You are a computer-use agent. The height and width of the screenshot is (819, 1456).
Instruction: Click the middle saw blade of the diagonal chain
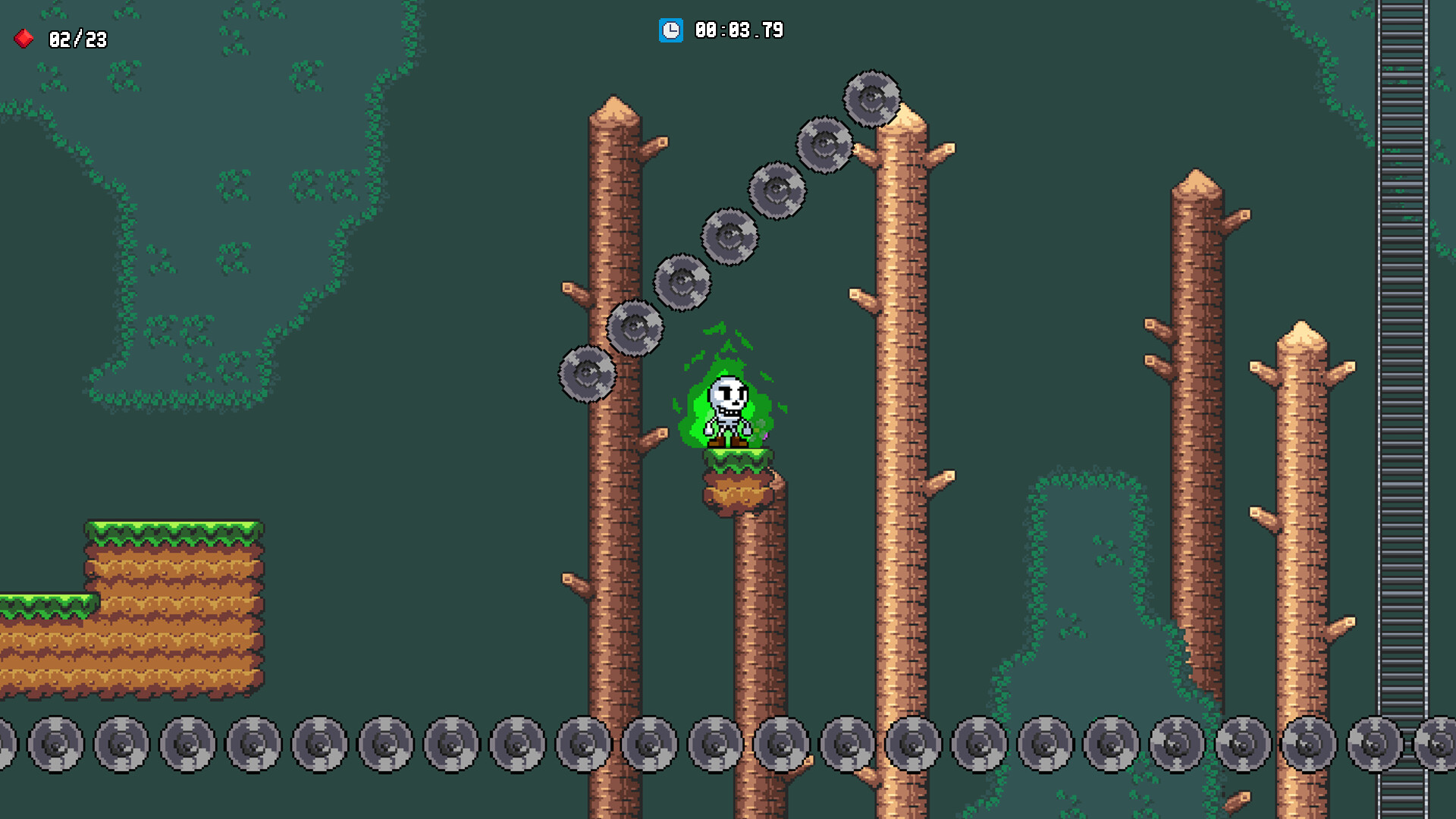[x=730, y=237]
